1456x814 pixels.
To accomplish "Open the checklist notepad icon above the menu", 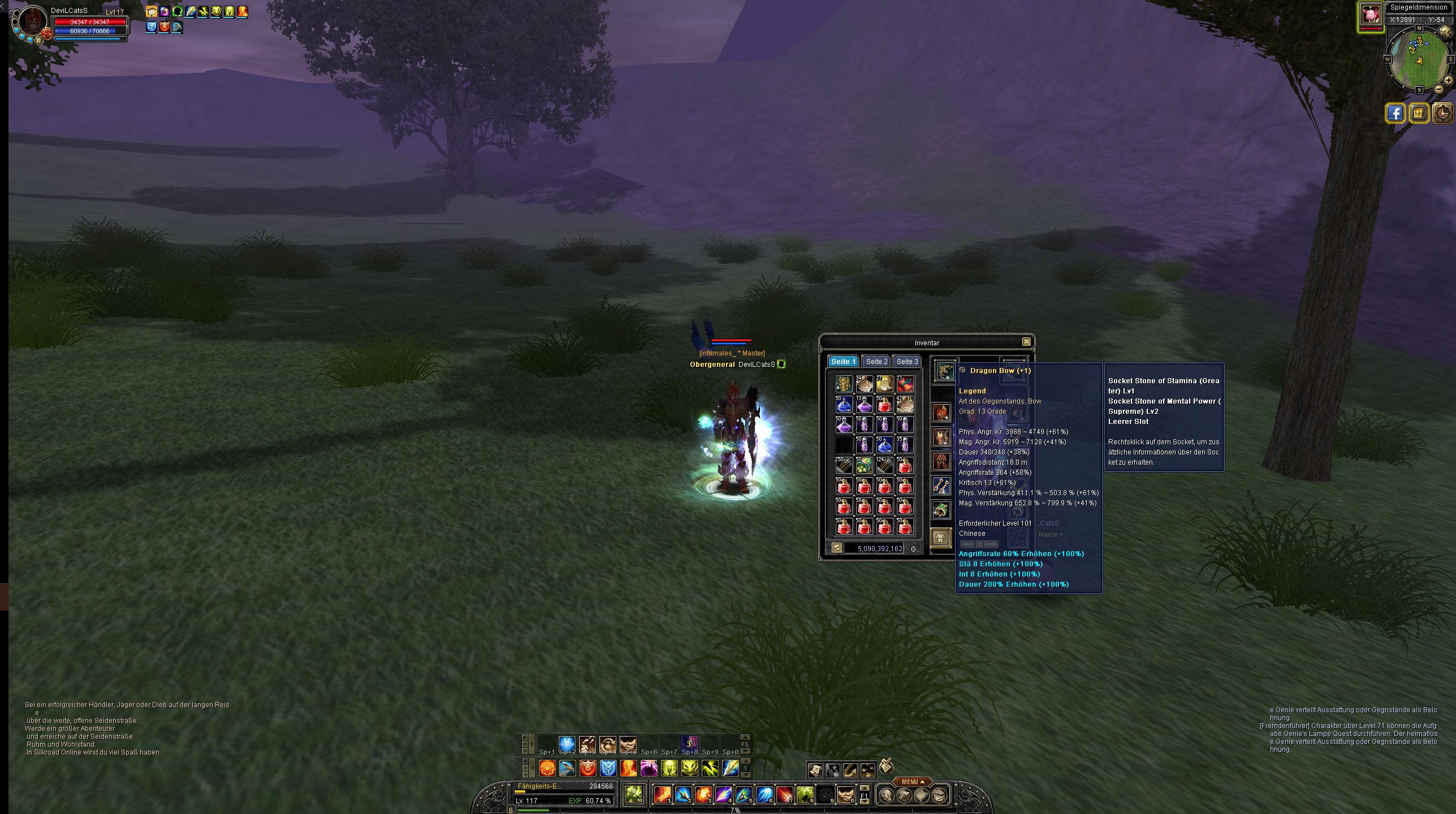I will point(886,766).
